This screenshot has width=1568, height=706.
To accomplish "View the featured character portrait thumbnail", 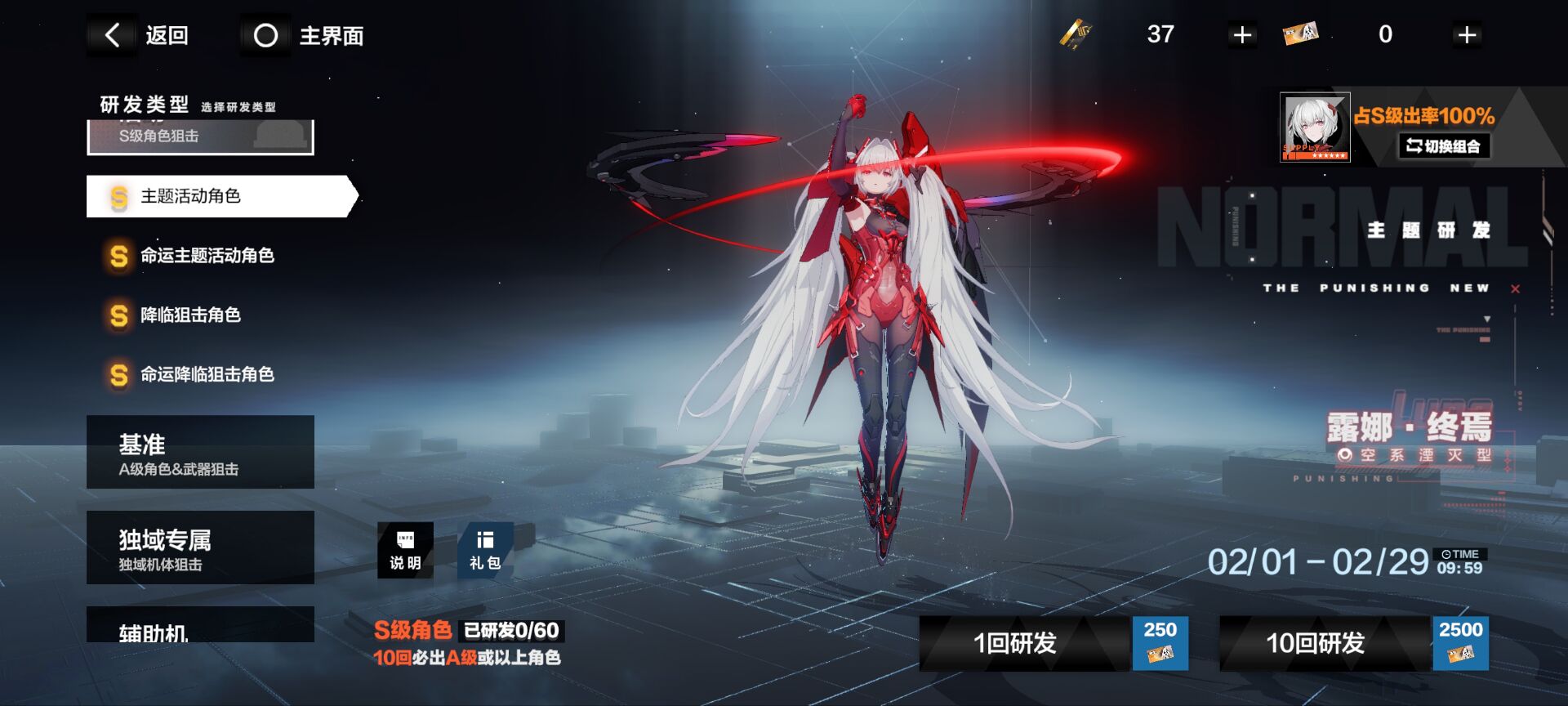I will (x=1314, y=127).
